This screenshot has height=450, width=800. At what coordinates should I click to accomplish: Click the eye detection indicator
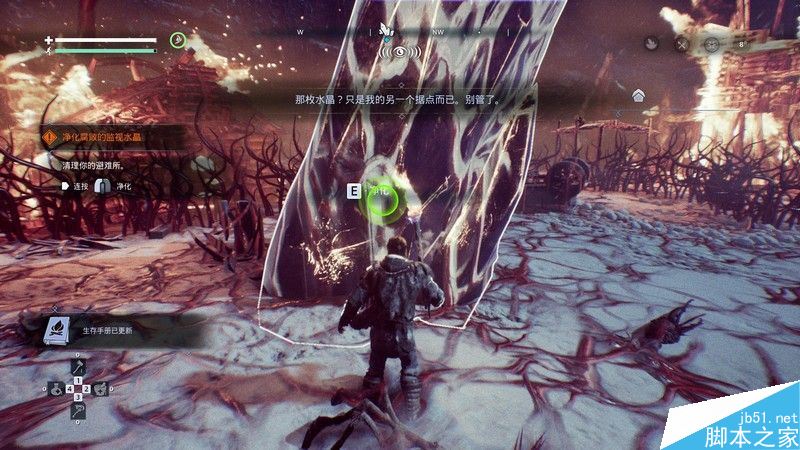[399, 49]
